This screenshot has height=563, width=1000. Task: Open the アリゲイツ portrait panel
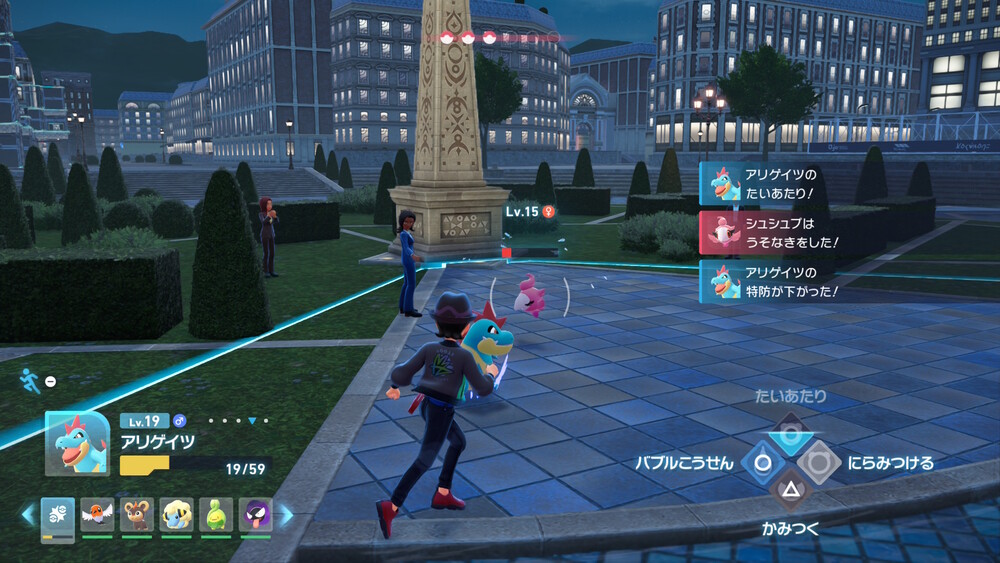(x=77, y=443)
